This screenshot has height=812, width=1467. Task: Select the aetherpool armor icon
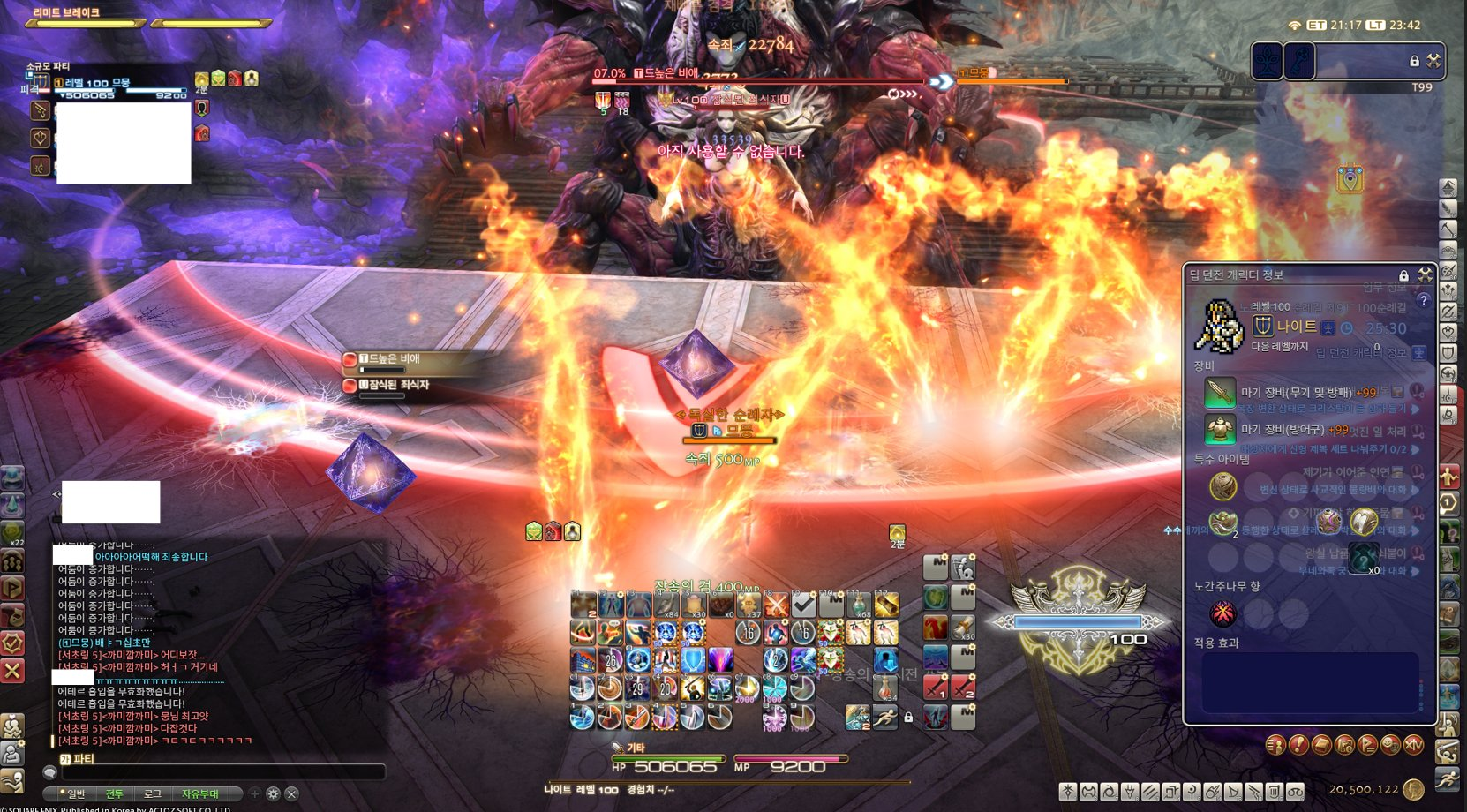(1220, 430)
